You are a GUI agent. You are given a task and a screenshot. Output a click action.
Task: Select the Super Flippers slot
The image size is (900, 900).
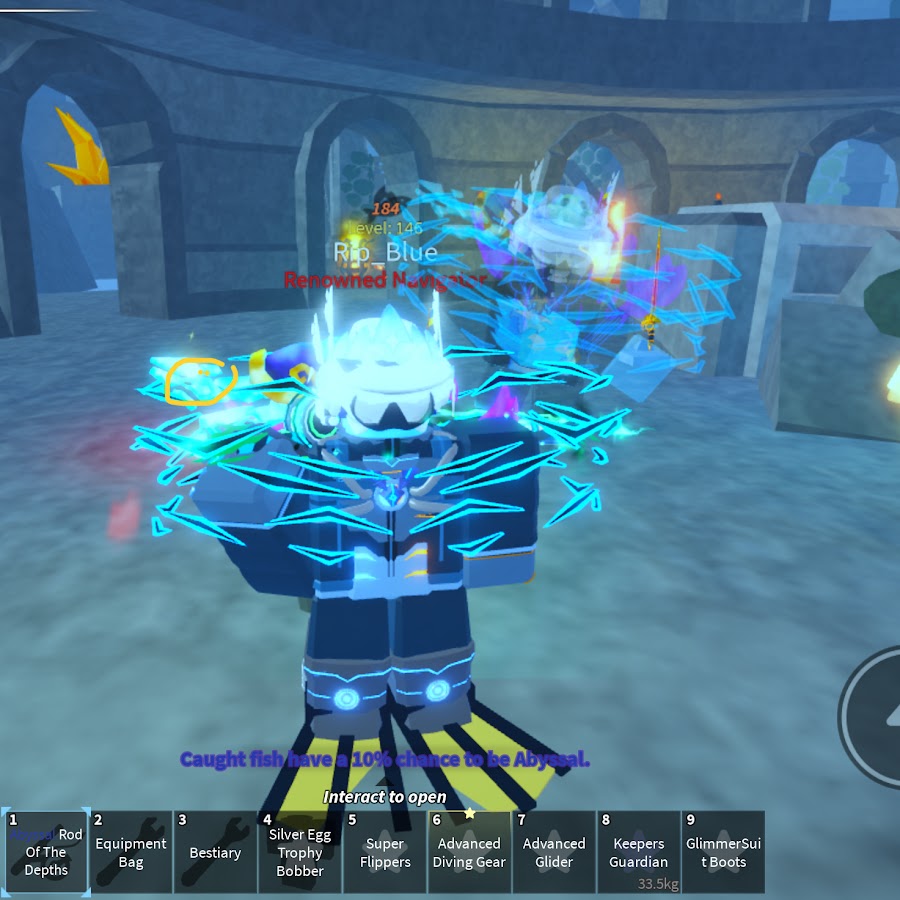(385, 852)
